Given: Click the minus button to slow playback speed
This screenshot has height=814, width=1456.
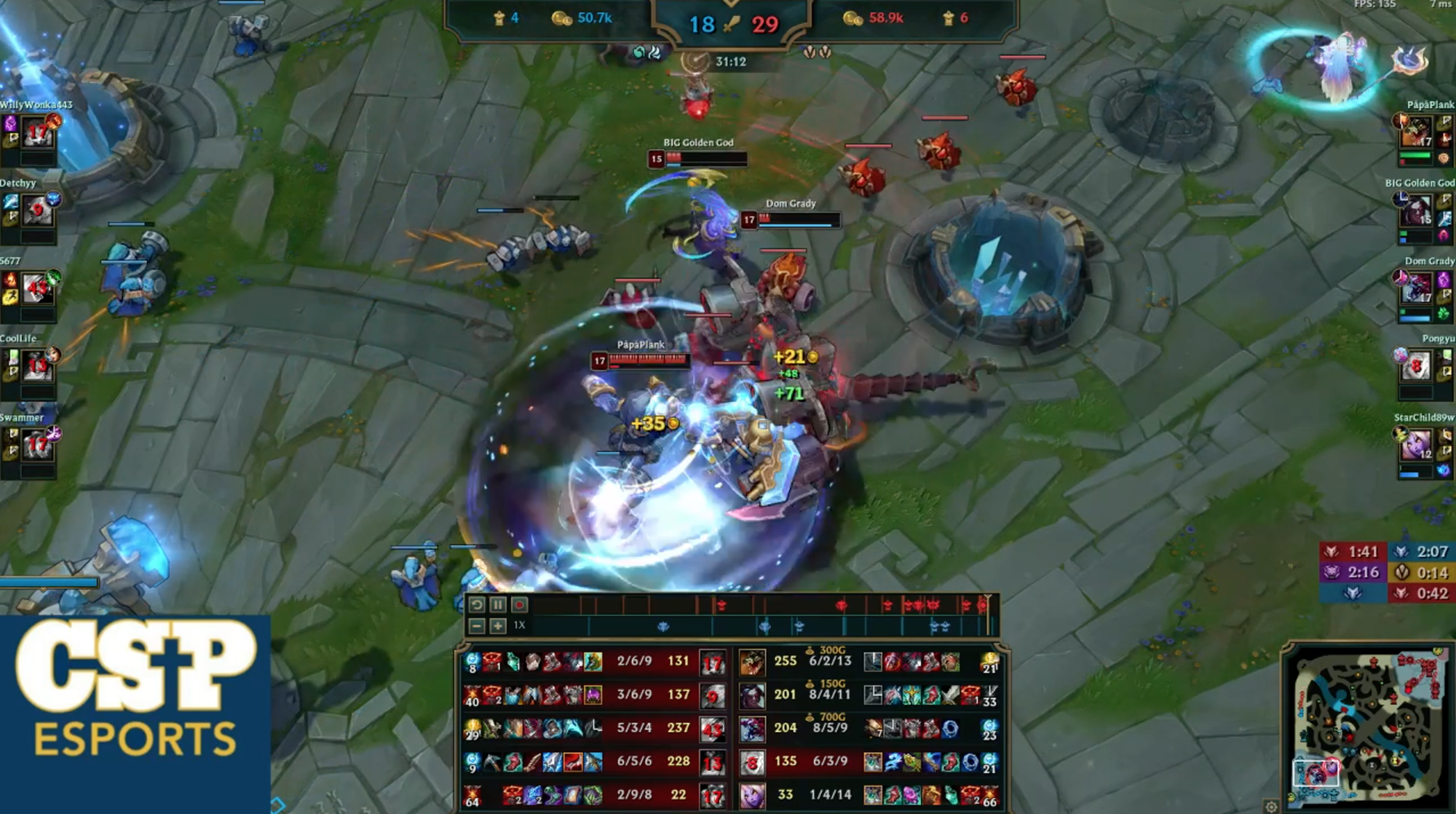Looking at the screenshot, I should [x=478, y=625].
